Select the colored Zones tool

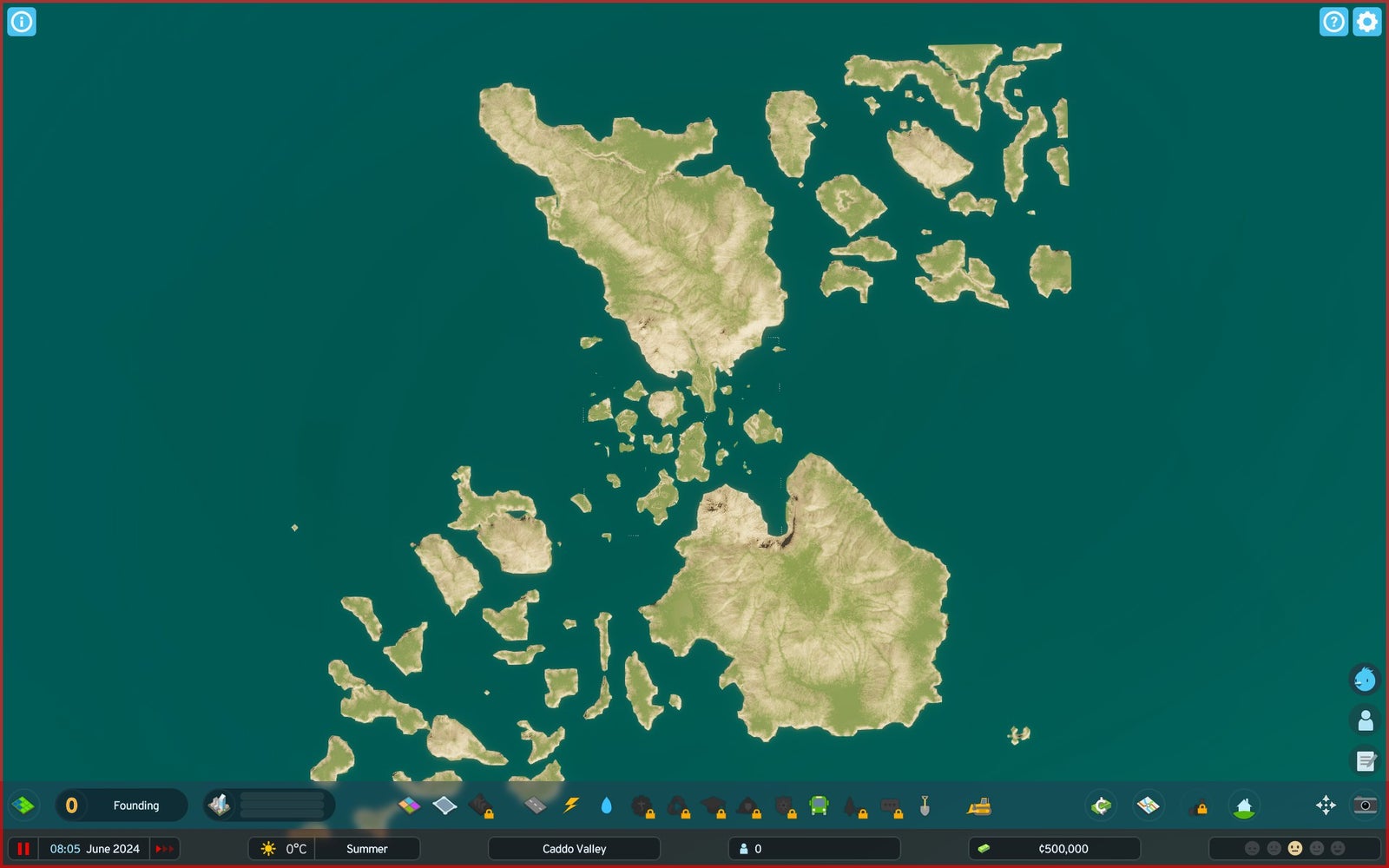point(409,806)
